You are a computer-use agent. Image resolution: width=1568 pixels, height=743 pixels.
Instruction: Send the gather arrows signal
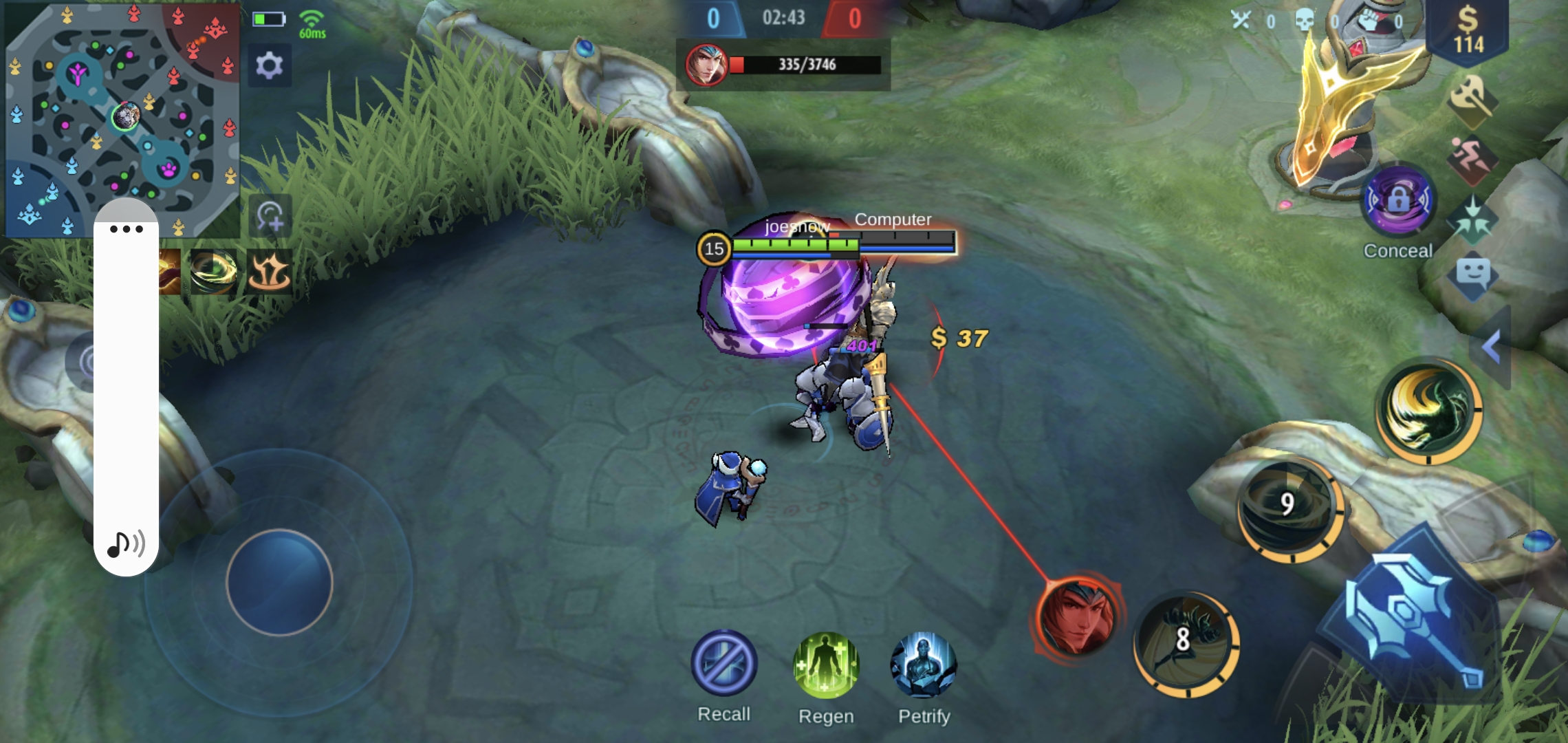1472,220
